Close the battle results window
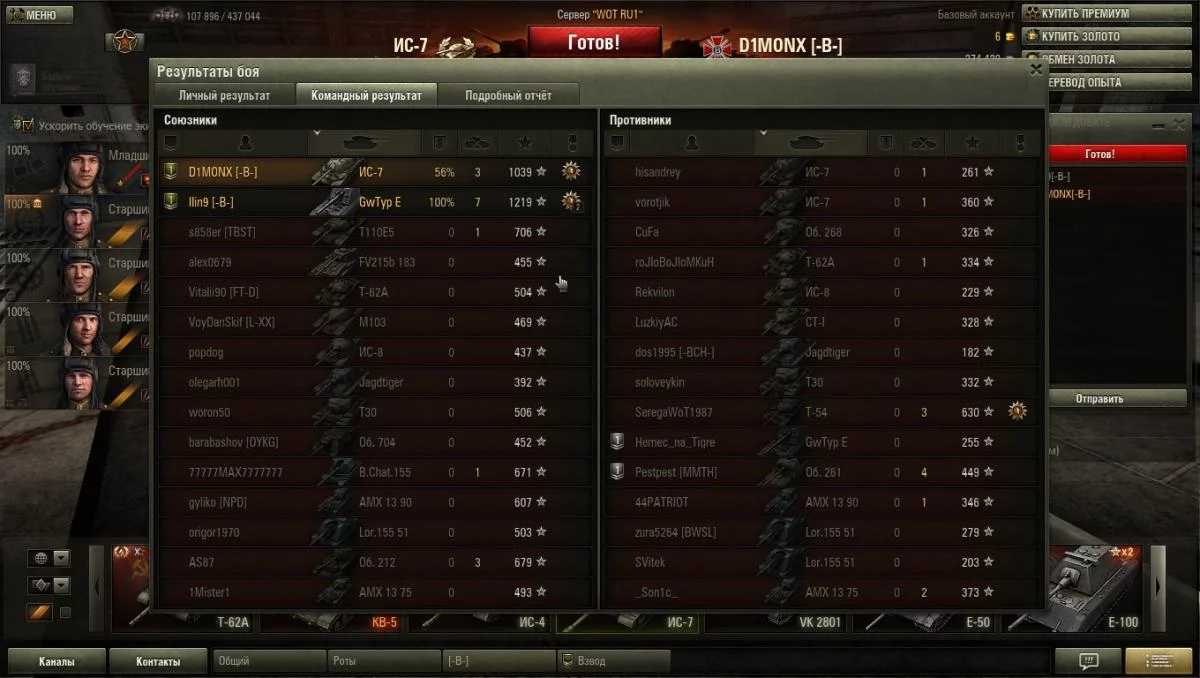1200x678 pixels. (1036, 69)
